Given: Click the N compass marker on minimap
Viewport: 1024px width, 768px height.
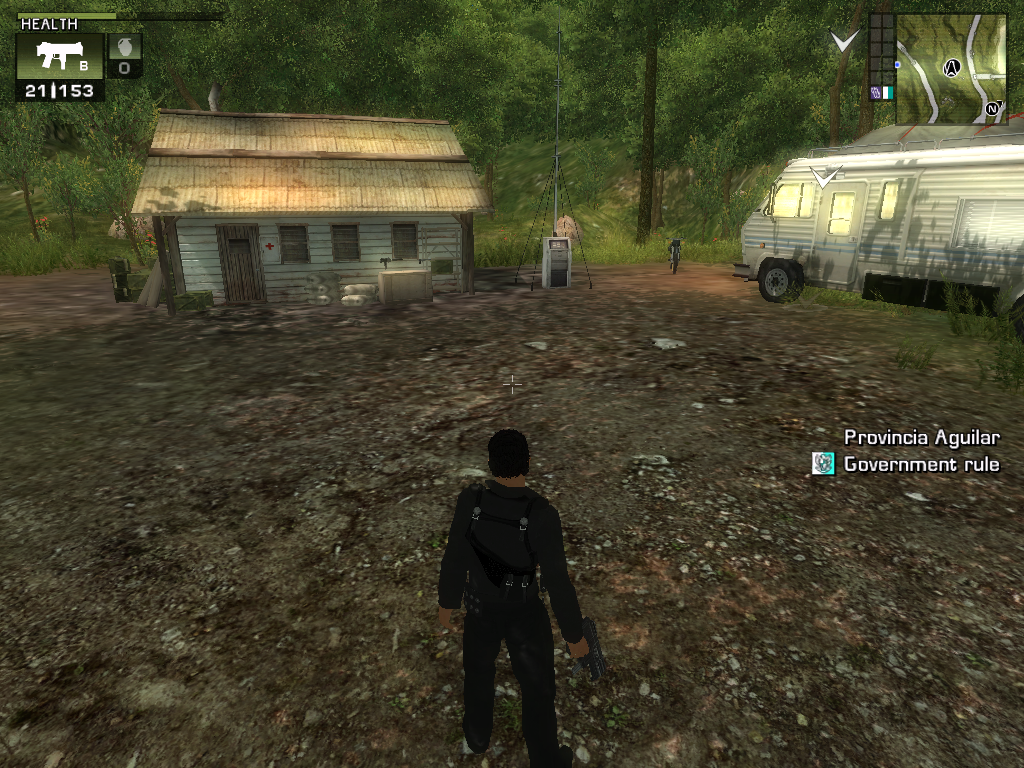Looking at the screenshot, I should point(994,110).
